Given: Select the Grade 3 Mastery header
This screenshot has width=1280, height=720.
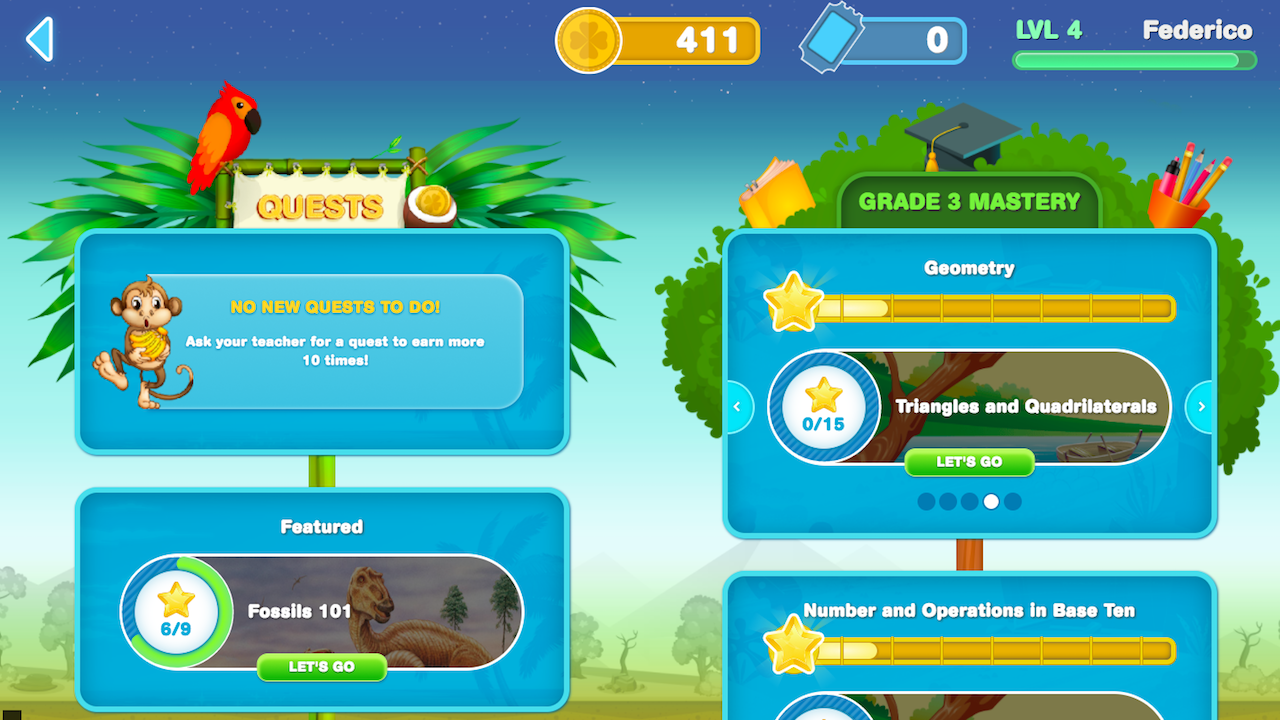Looking at the screenshot, I should click(969, 200).
